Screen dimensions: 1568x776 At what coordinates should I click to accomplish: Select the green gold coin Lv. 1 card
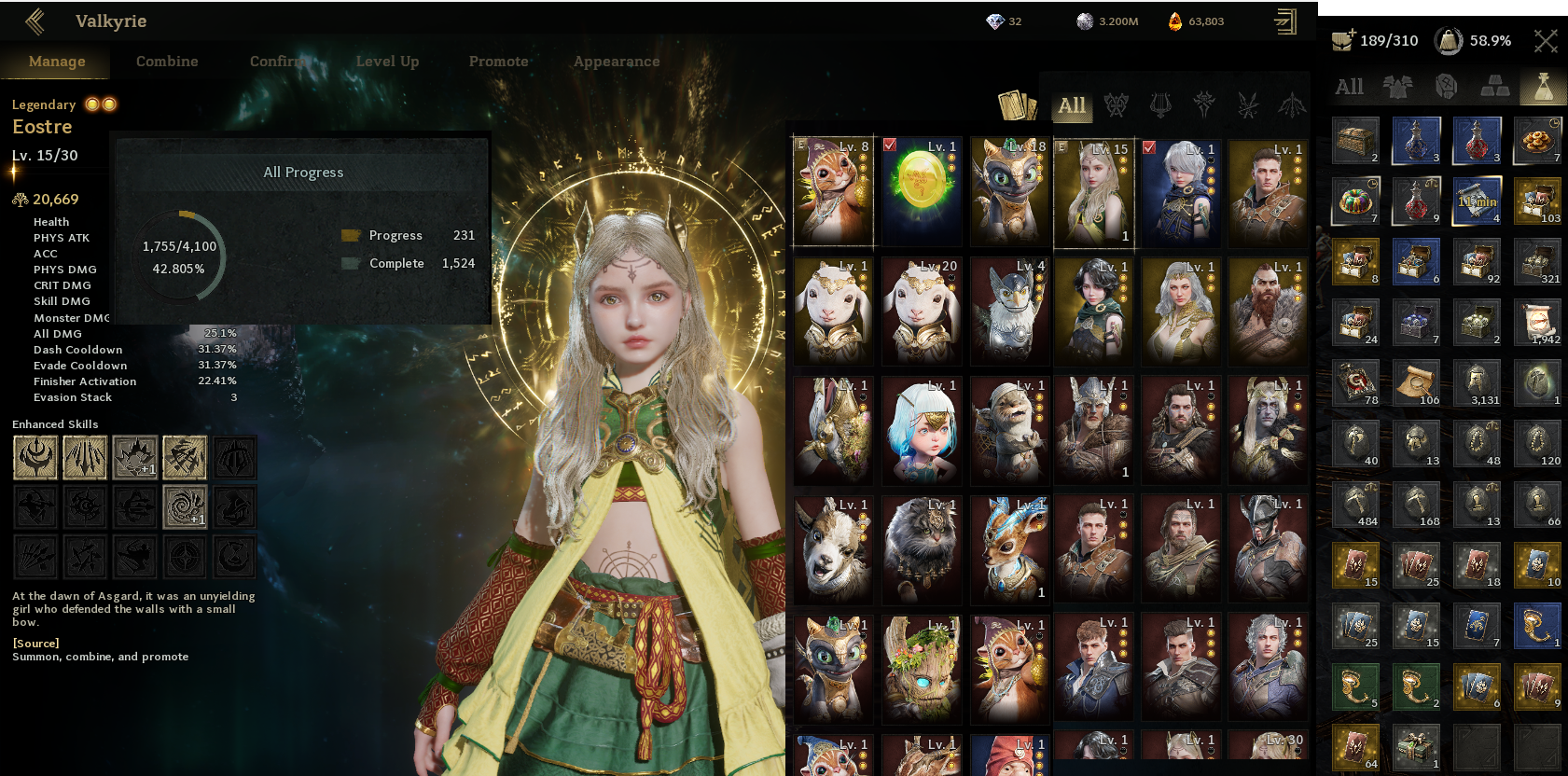[x=921, y=192]
